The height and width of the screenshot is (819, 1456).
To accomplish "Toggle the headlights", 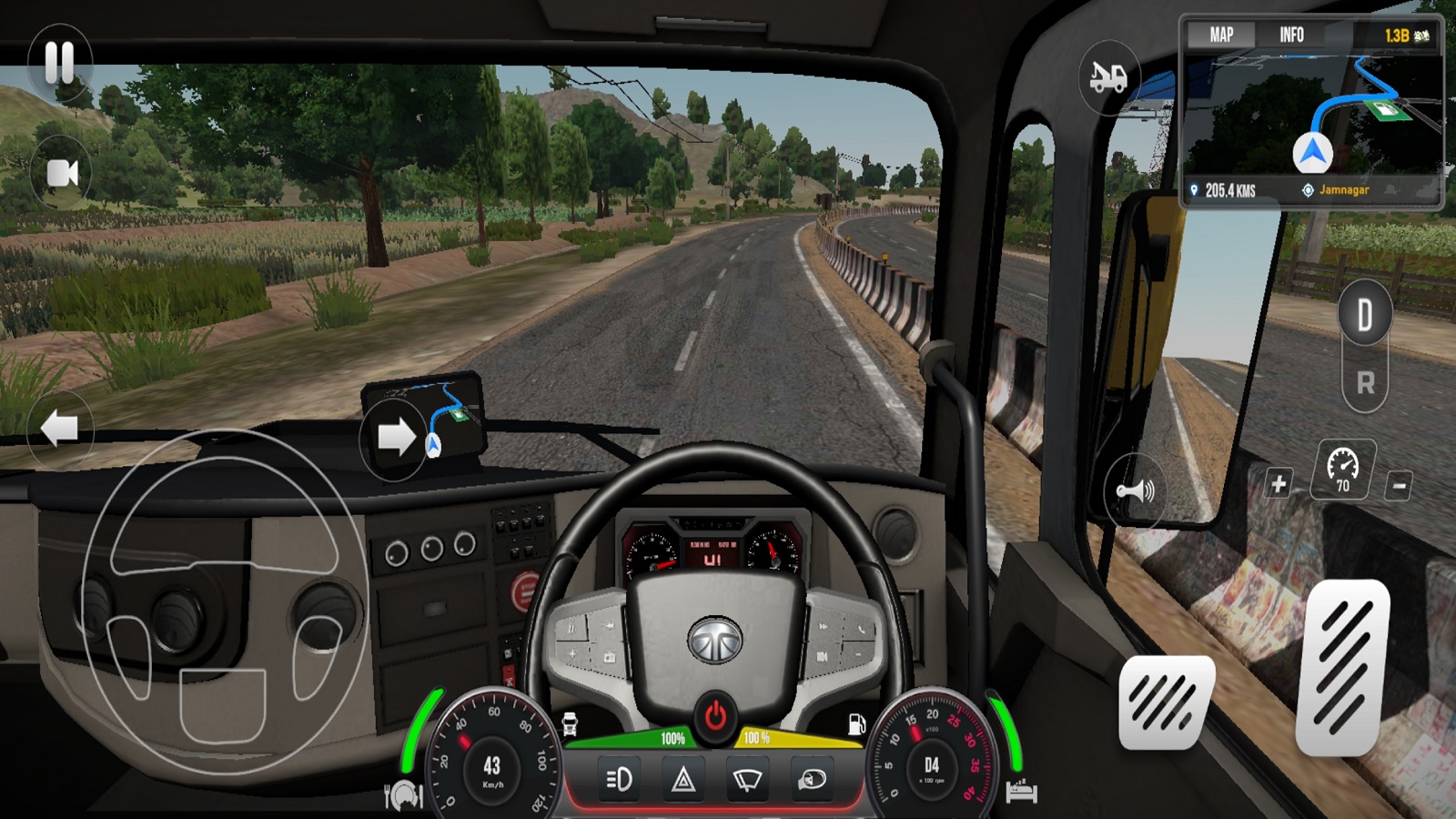I will point(619,780).
